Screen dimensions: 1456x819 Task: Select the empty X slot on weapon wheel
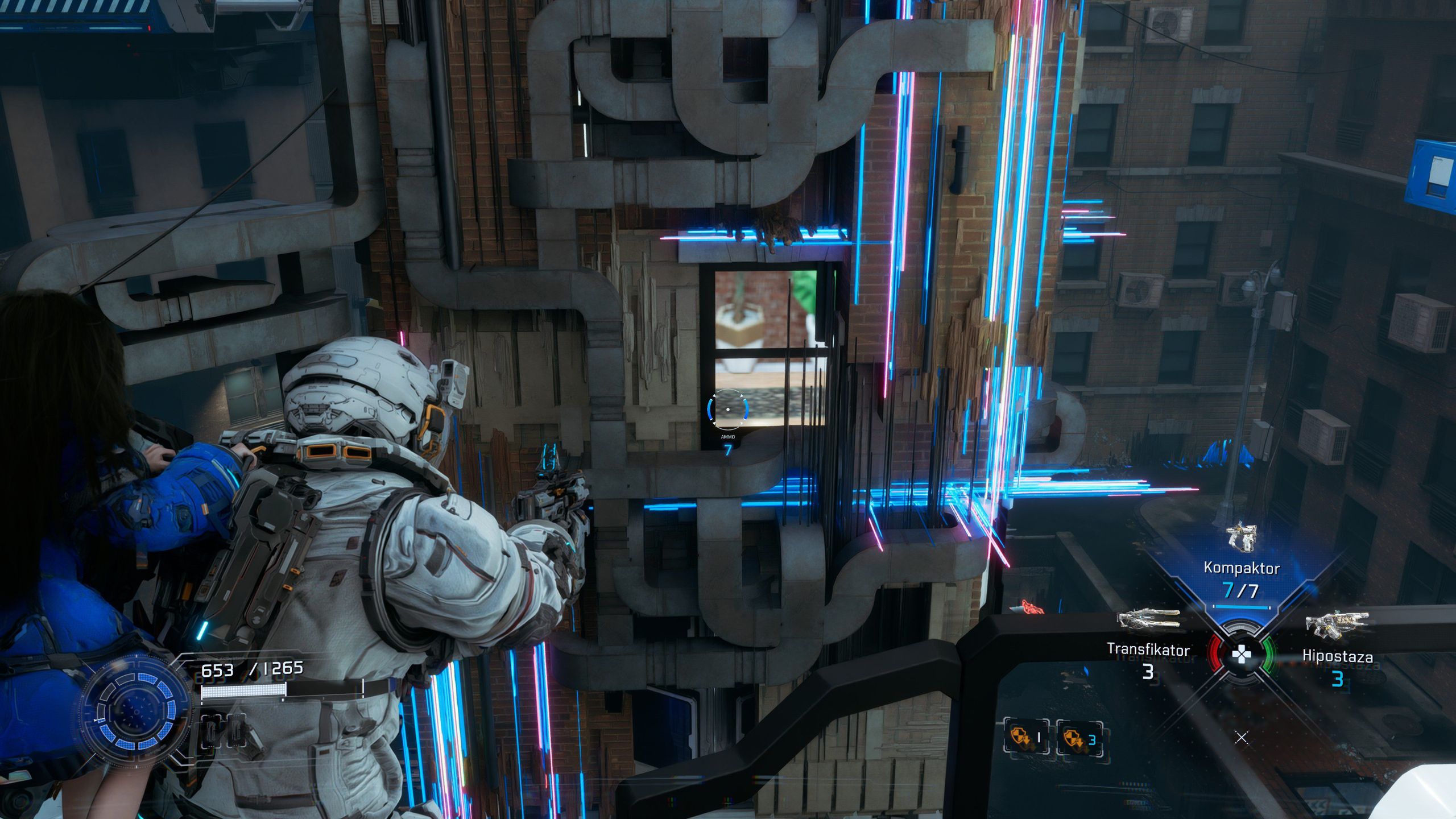[1242, 738]
